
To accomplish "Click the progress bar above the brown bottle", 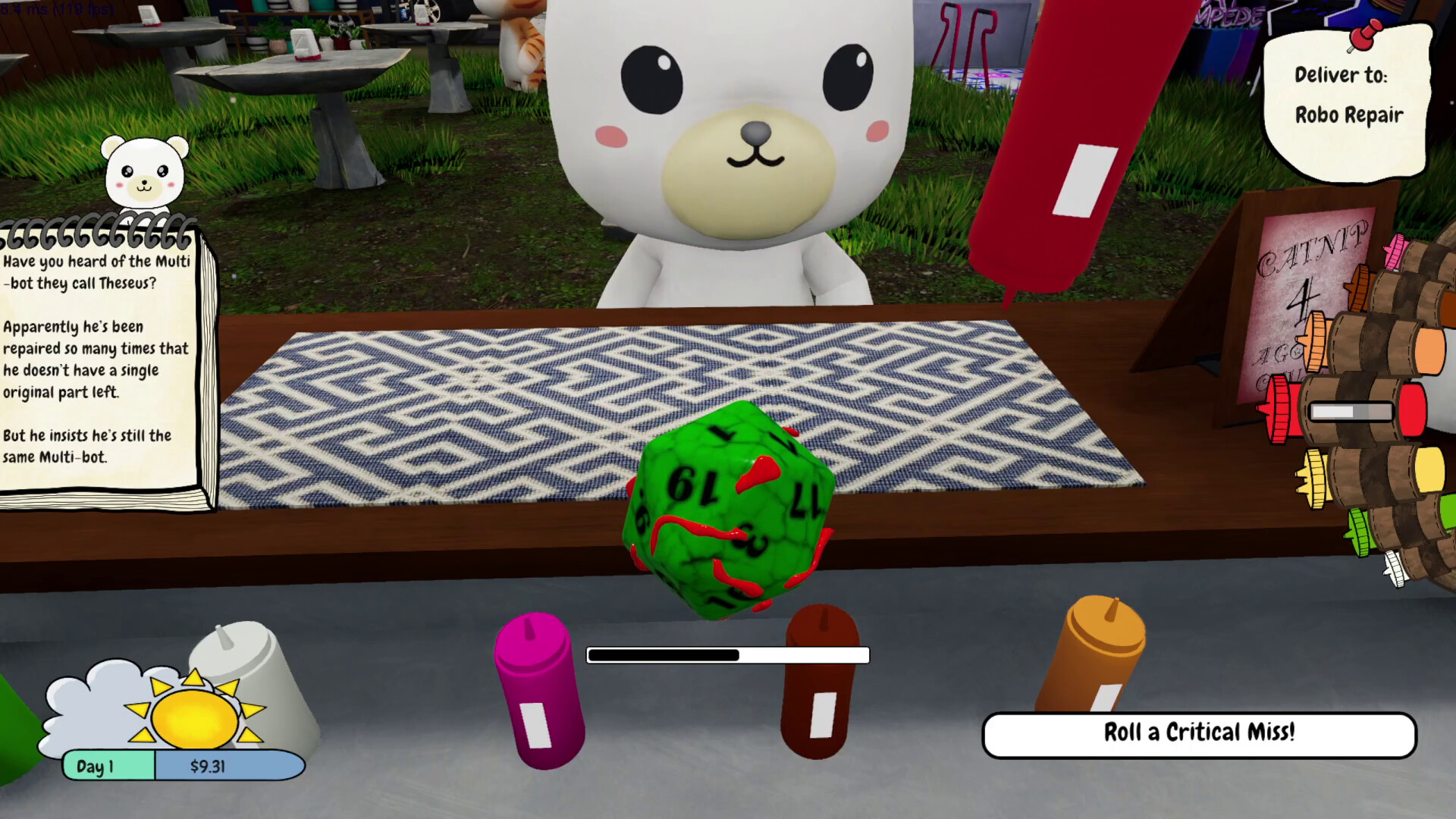I will [727, 654].
